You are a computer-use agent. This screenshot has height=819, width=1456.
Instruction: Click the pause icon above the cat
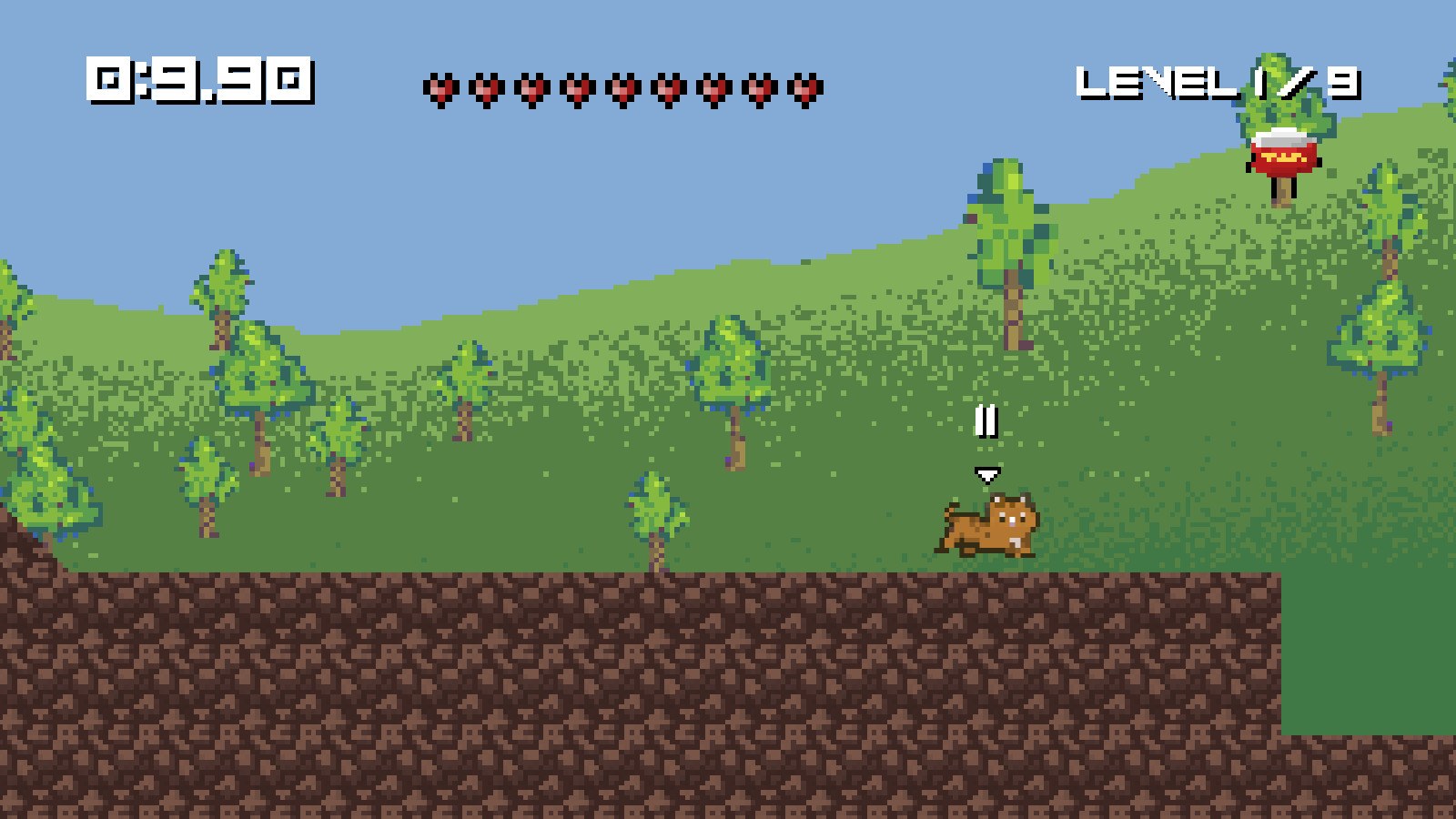pos(986,421)
